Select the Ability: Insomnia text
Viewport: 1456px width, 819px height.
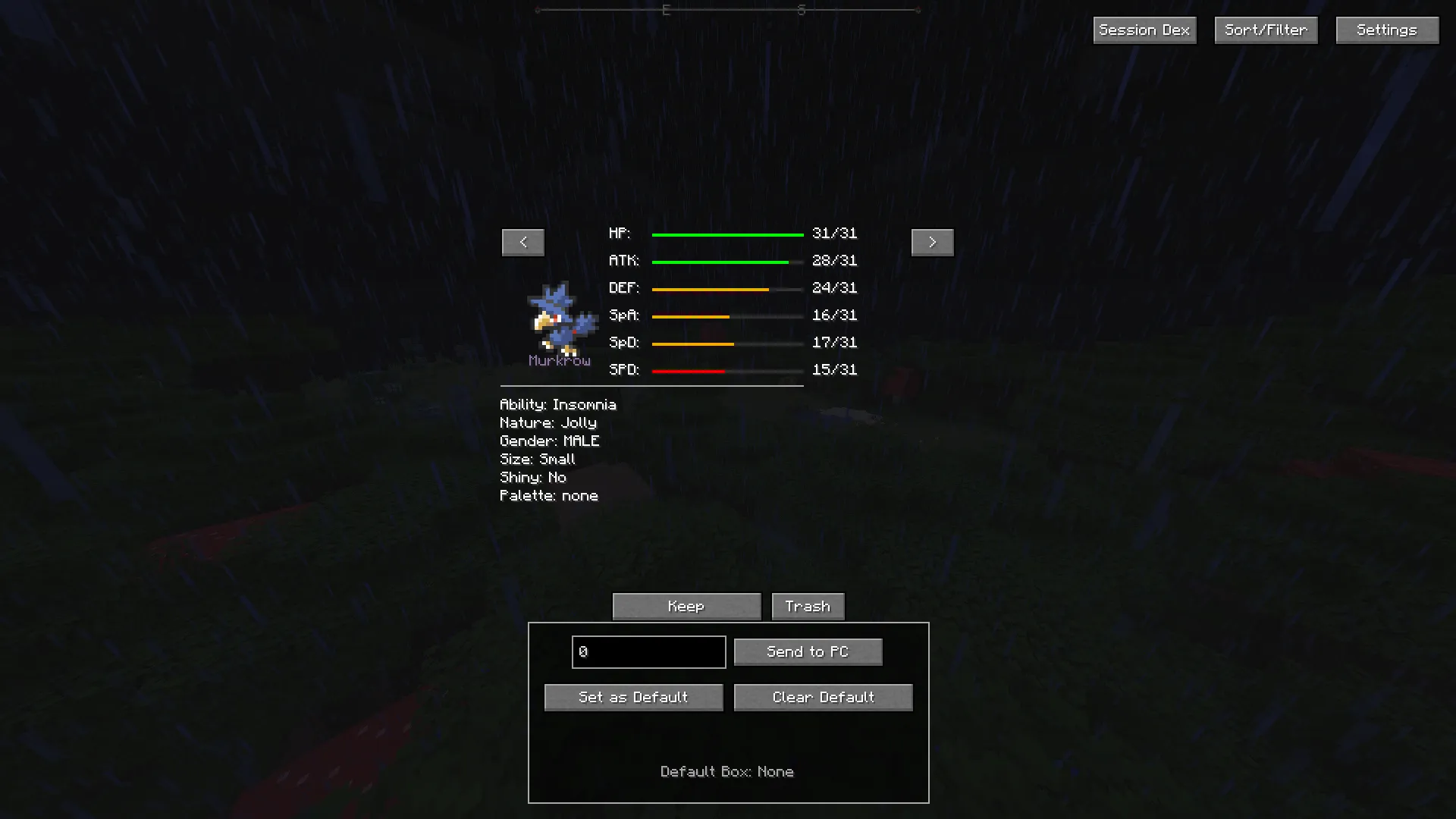(558, 404)
